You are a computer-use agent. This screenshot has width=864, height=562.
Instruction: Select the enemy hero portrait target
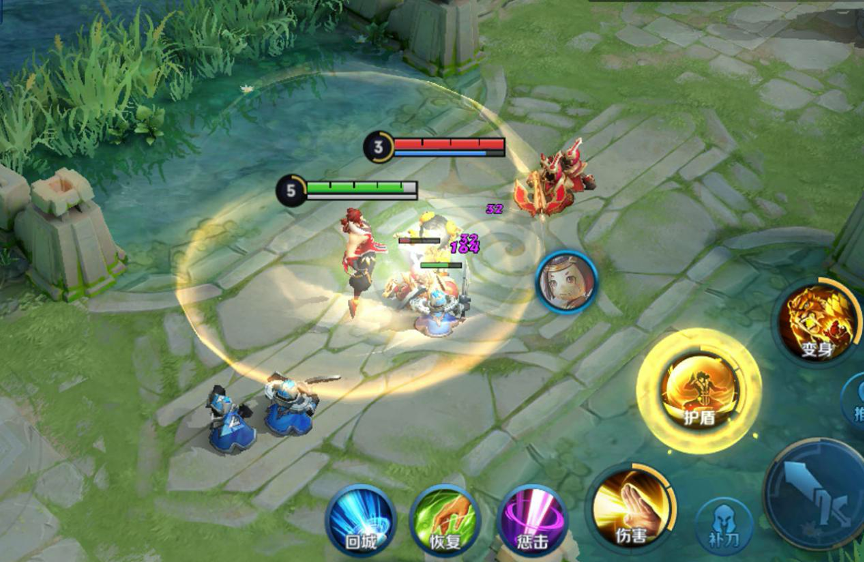tap(567, 281)
